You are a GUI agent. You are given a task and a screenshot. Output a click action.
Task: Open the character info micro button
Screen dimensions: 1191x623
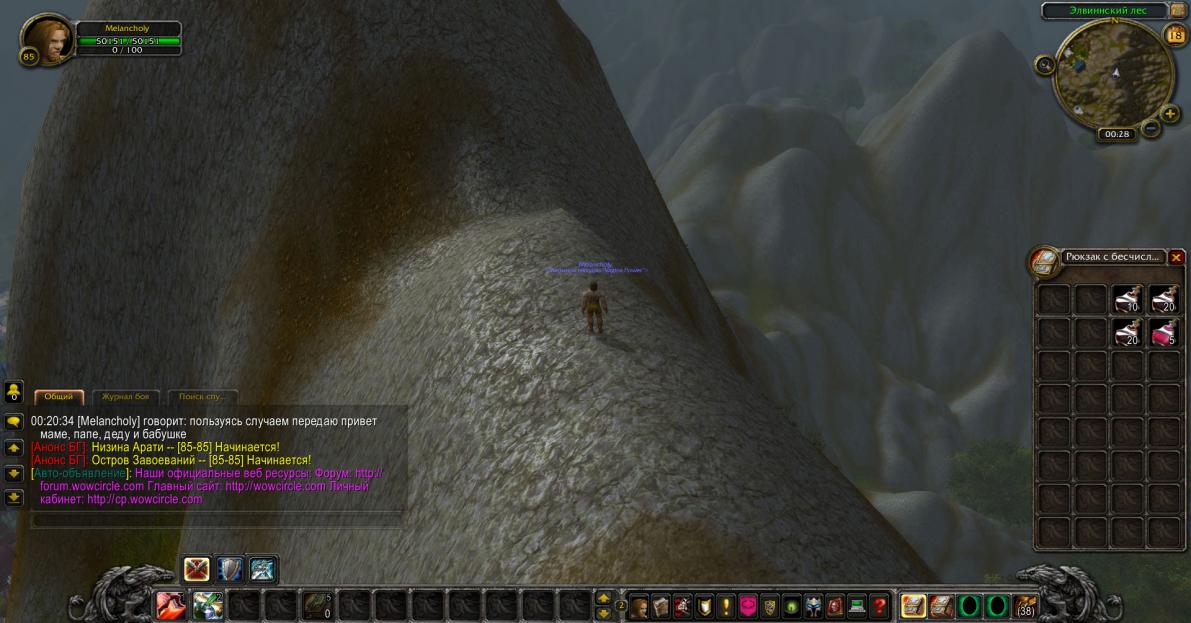pos(639,606)
